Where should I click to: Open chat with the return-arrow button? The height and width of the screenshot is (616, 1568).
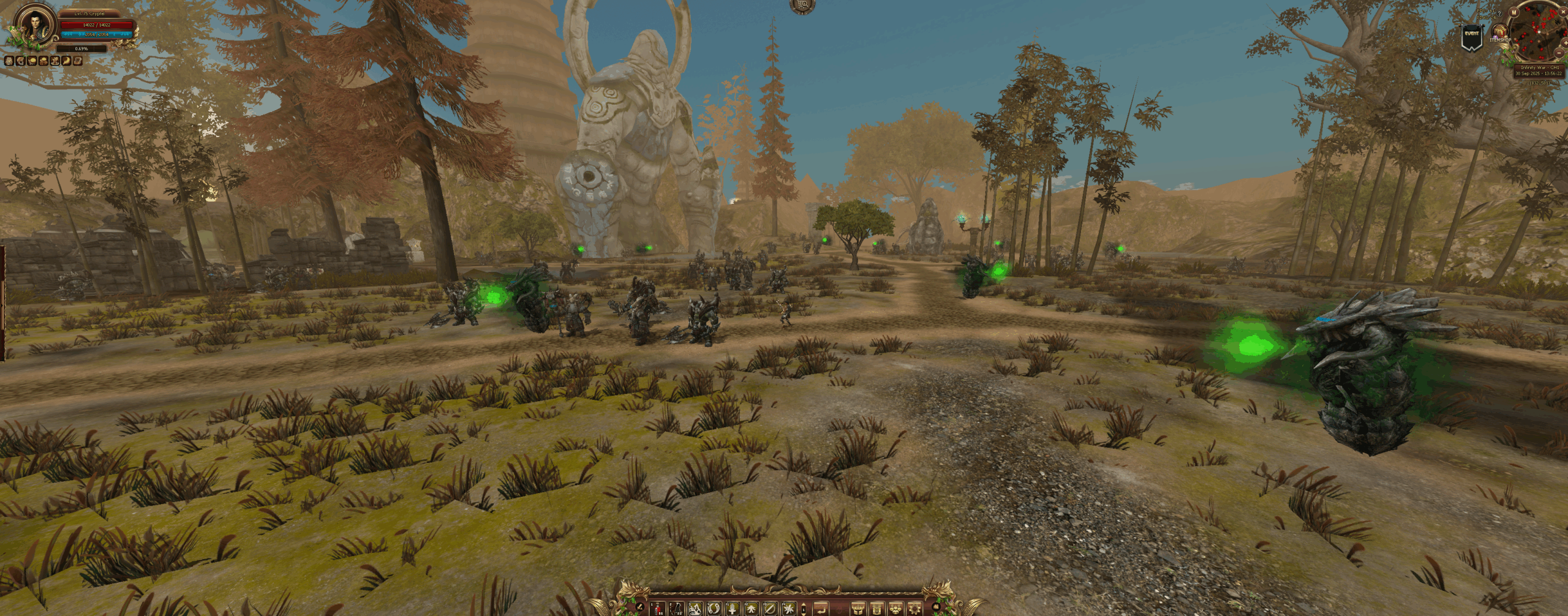821,610
